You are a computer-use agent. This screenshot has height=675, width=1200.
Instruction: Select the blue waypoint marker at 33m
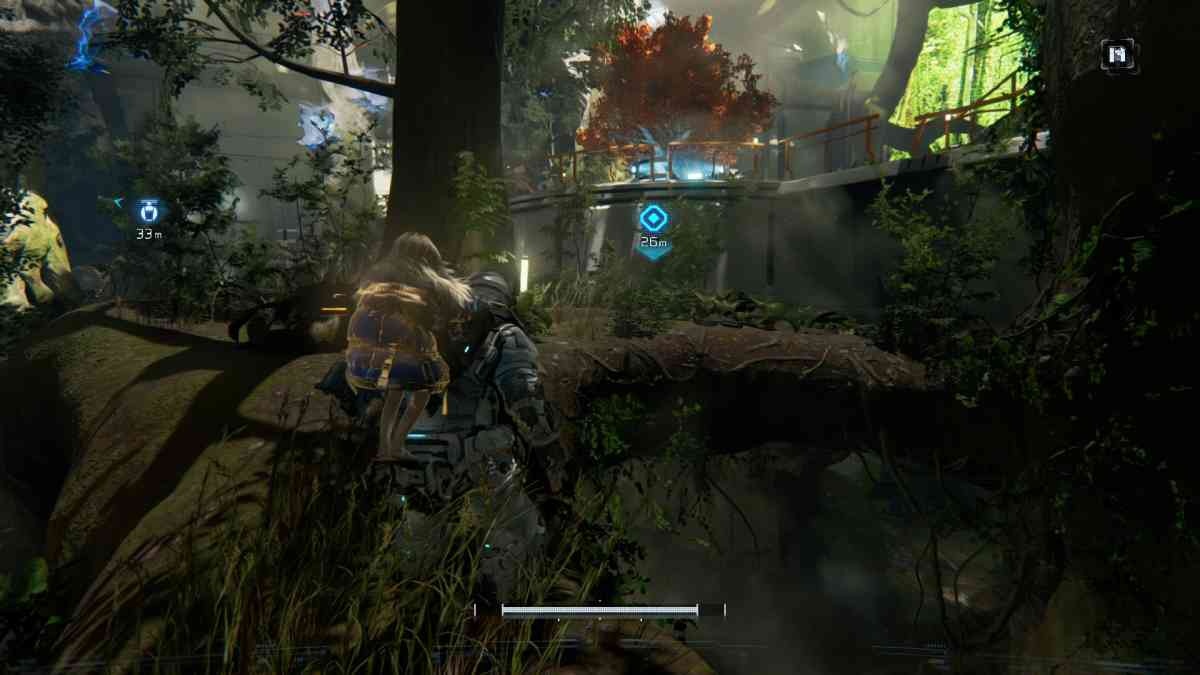pos(149,211)
